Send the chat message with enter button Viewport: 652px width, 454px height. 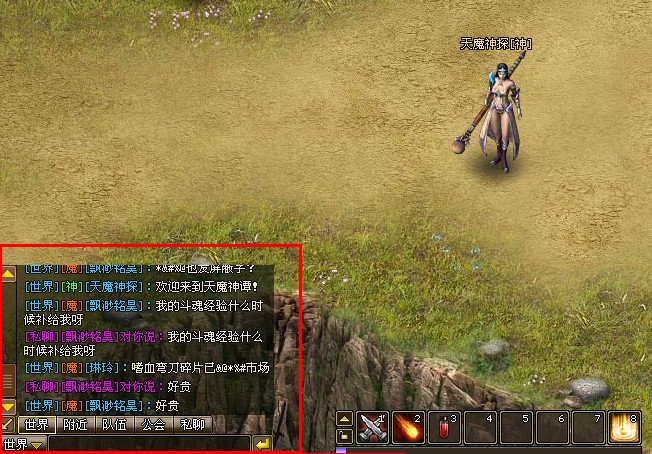262,444
